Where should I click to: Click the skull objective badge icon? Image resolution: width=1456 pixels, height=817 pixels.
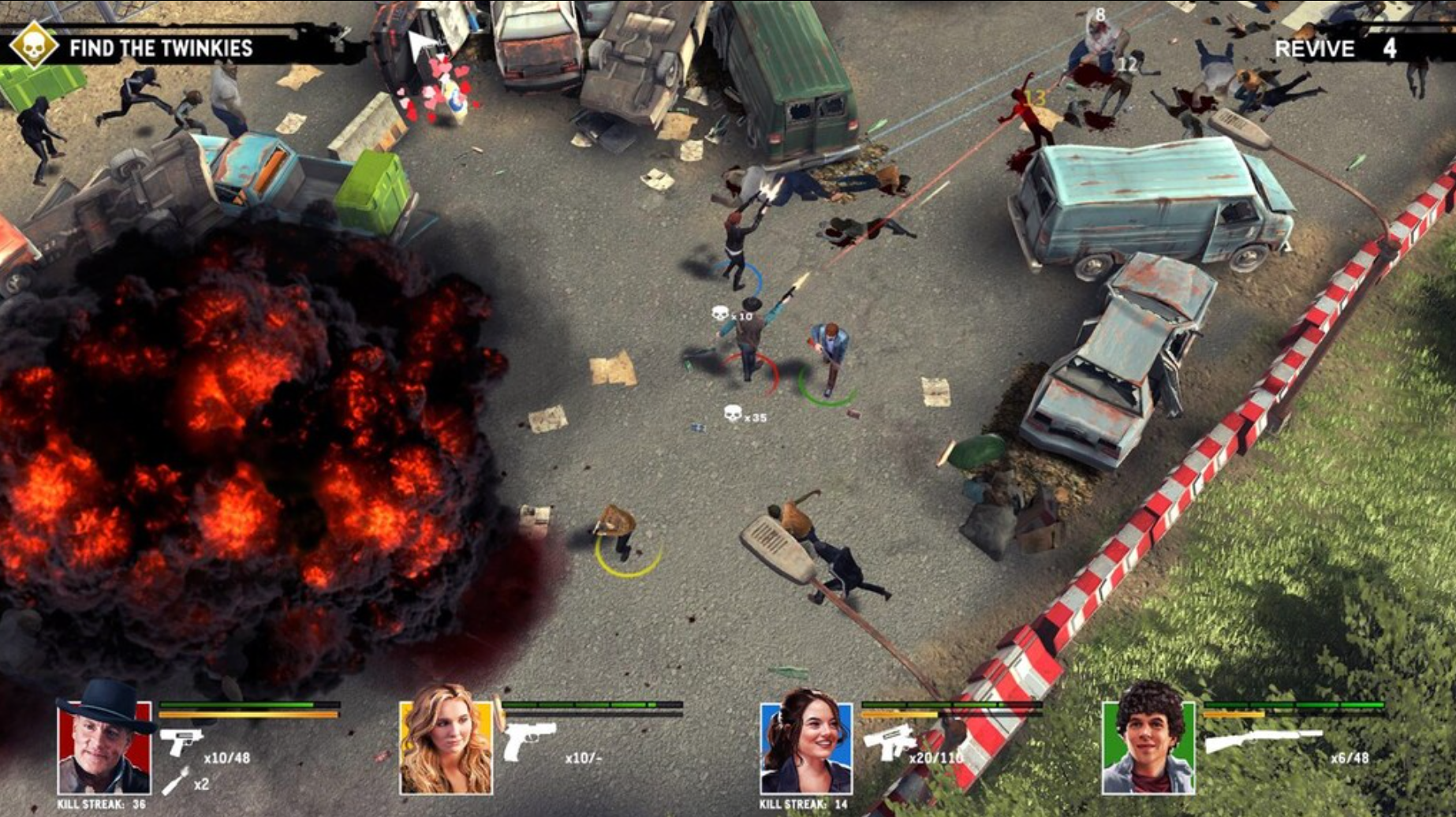[x=32, y=47]
